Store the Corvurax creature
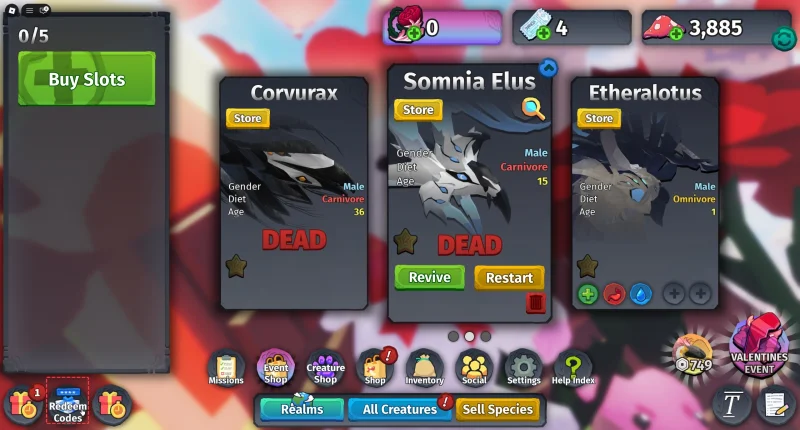 point(247,118)
